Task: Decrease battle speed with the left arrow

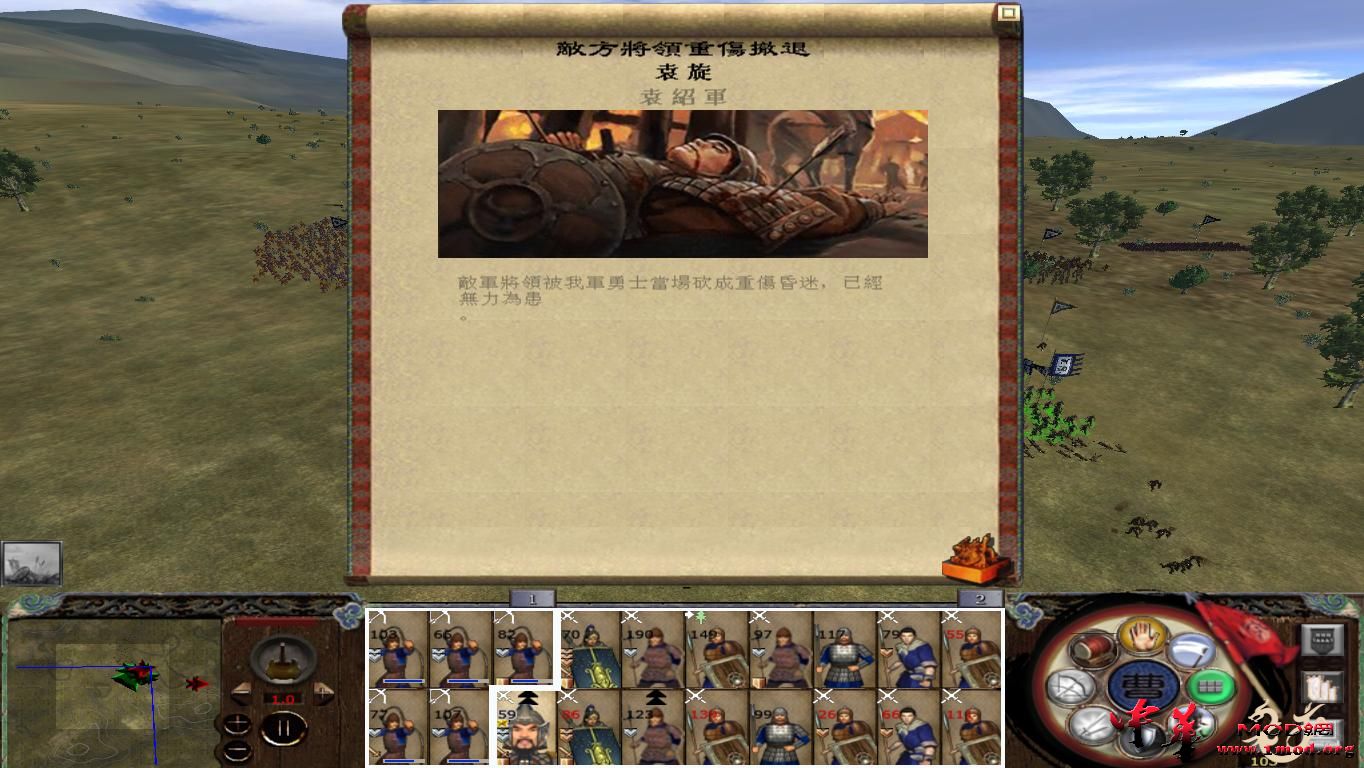Action: [x=241, y=692]
